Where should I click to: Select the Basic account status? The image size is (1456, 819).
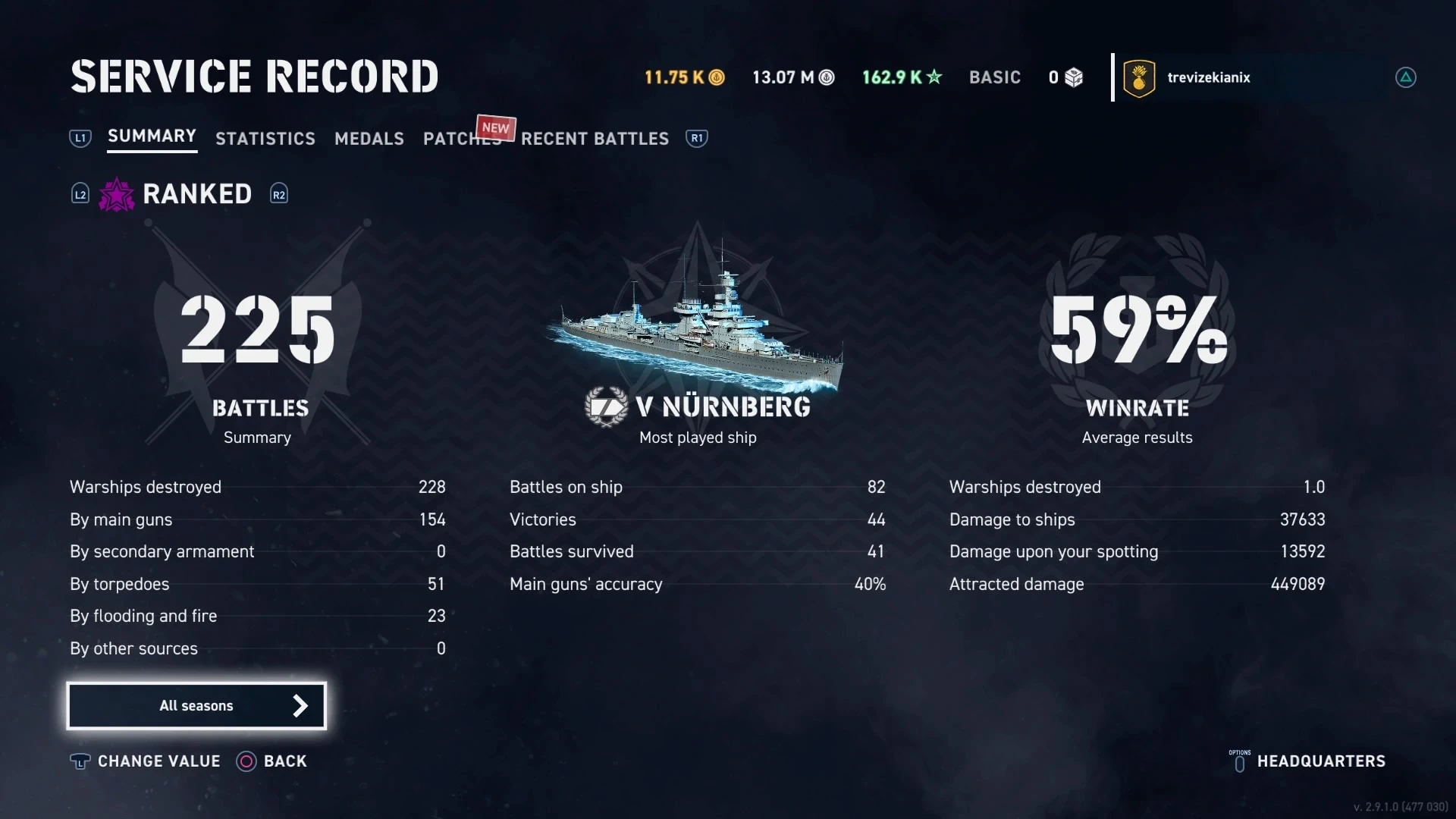click(x=994, y=77)
